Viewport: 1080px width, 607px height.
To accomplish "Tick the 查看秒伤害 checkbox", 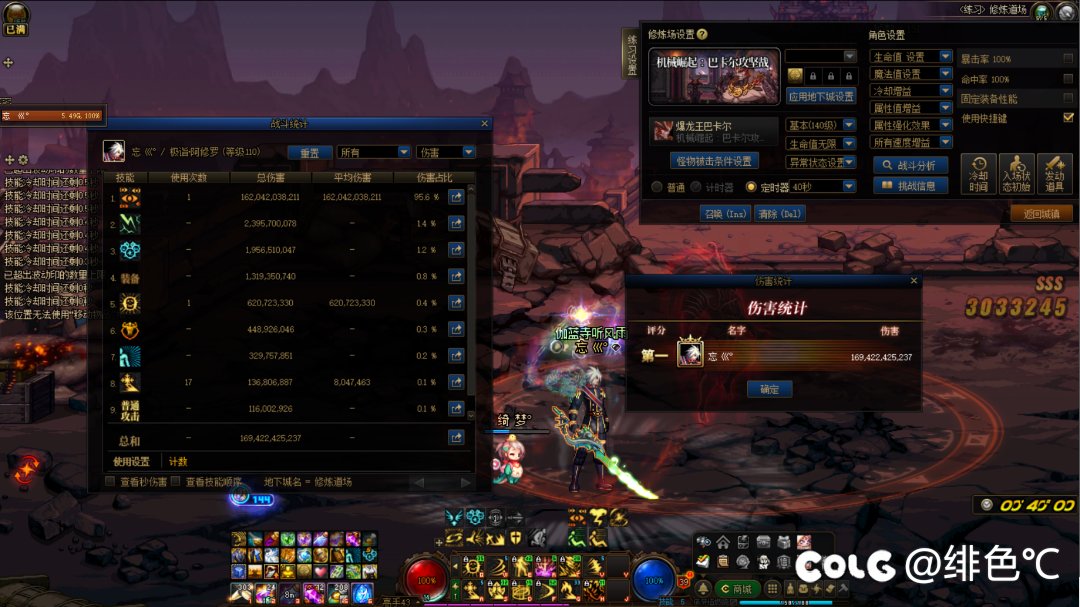I will pyautogui.click(x=111, y=481).
